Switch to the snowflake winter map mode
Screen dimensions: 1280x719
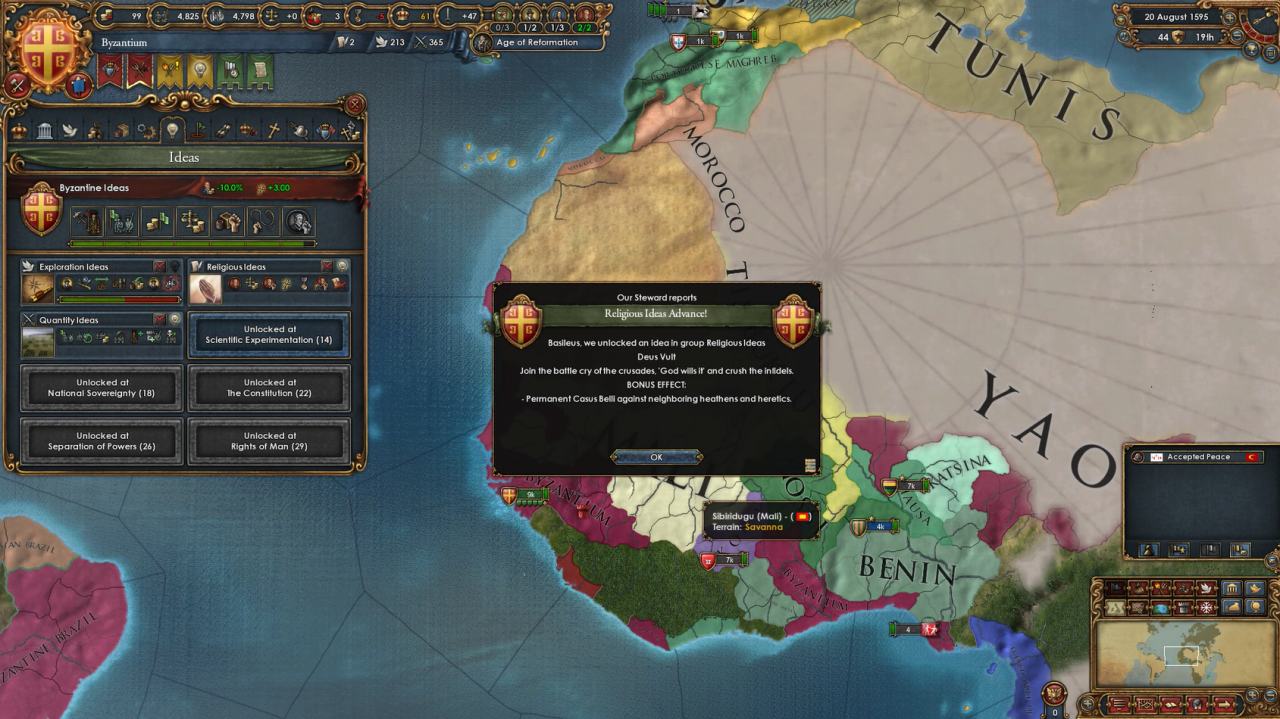tap(1205, 607)
